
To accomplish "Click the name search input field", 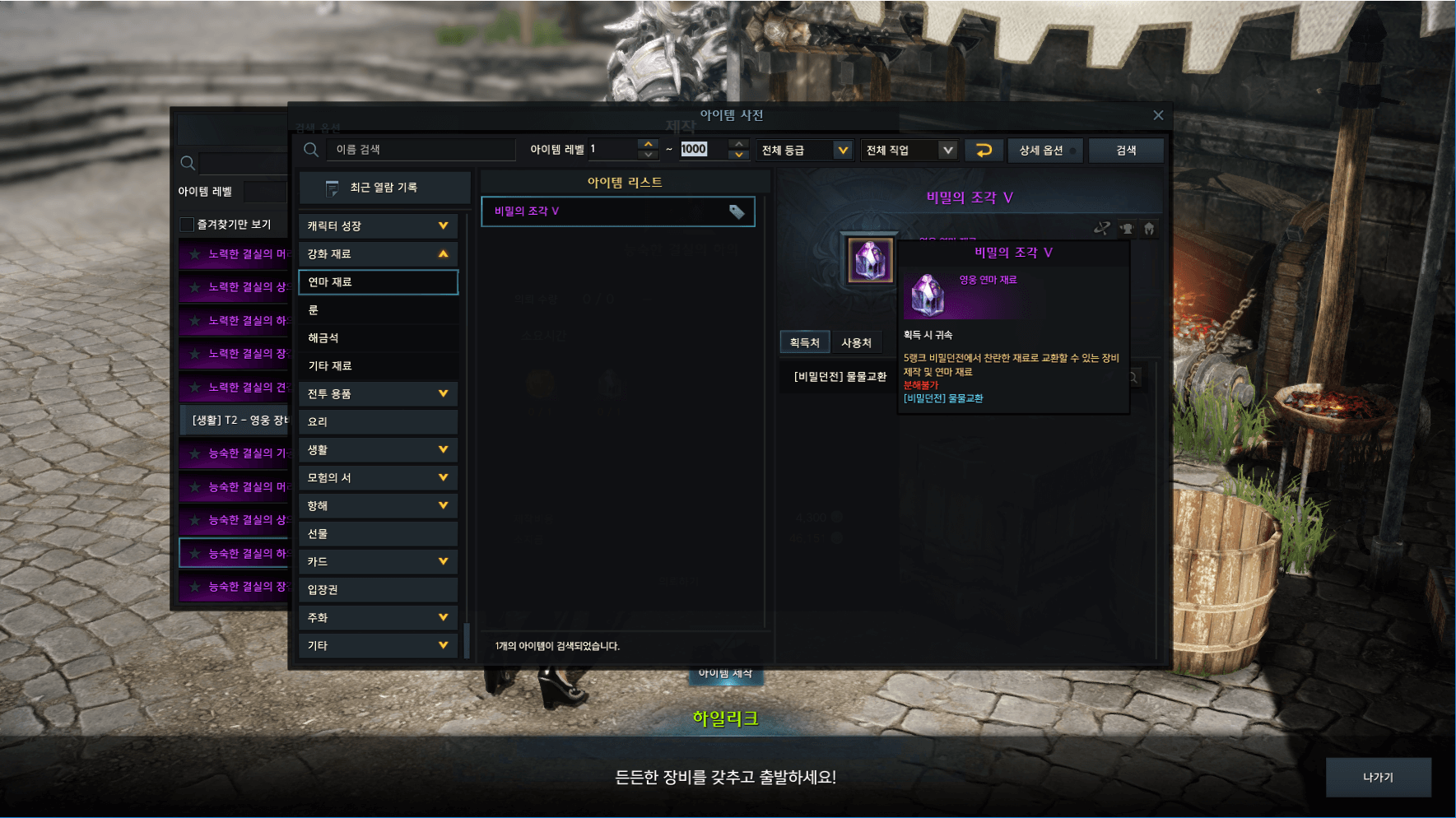I will [420, 150].
